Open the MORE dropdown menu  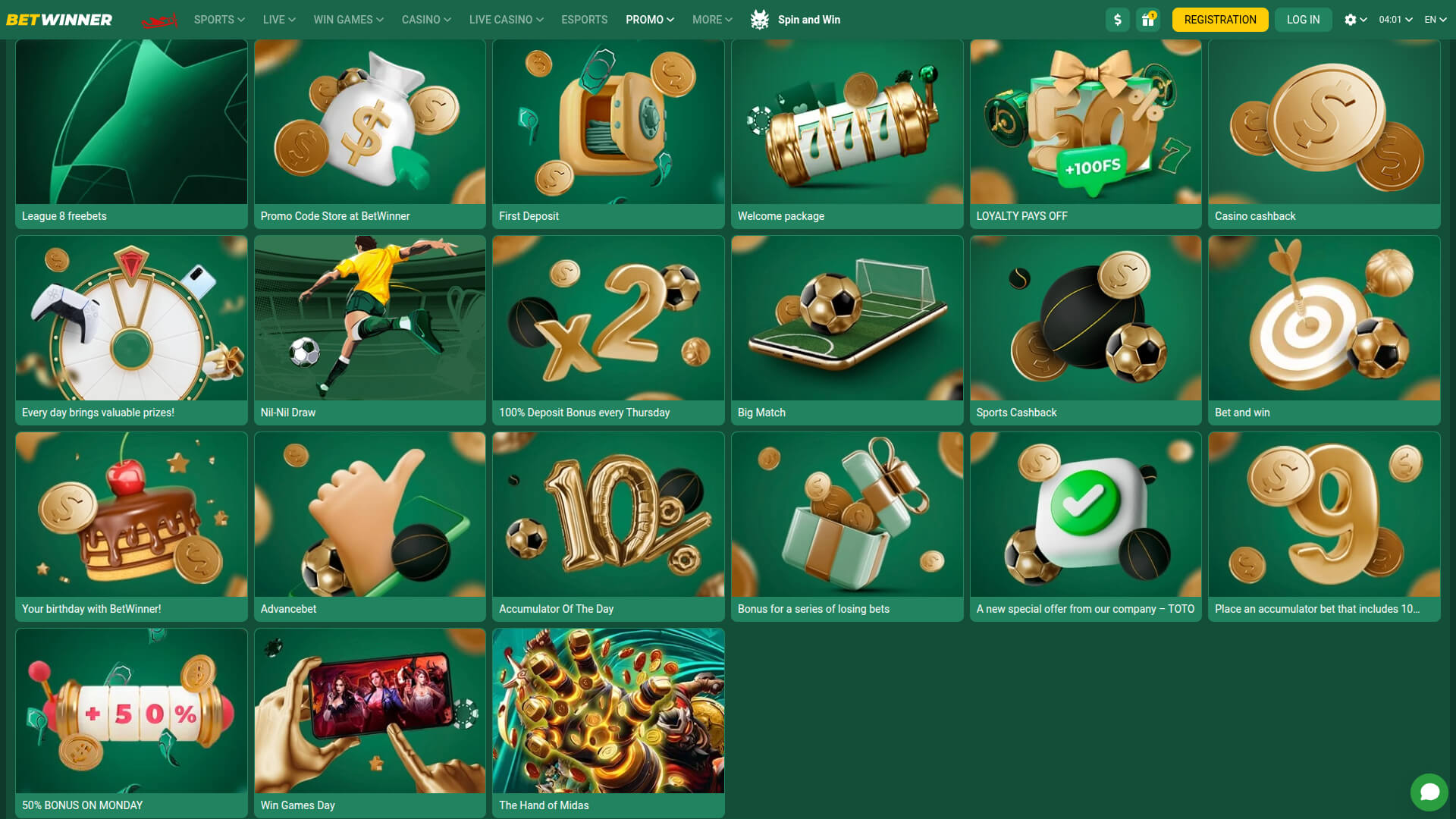pyautogui.click(x=711, y=20)
